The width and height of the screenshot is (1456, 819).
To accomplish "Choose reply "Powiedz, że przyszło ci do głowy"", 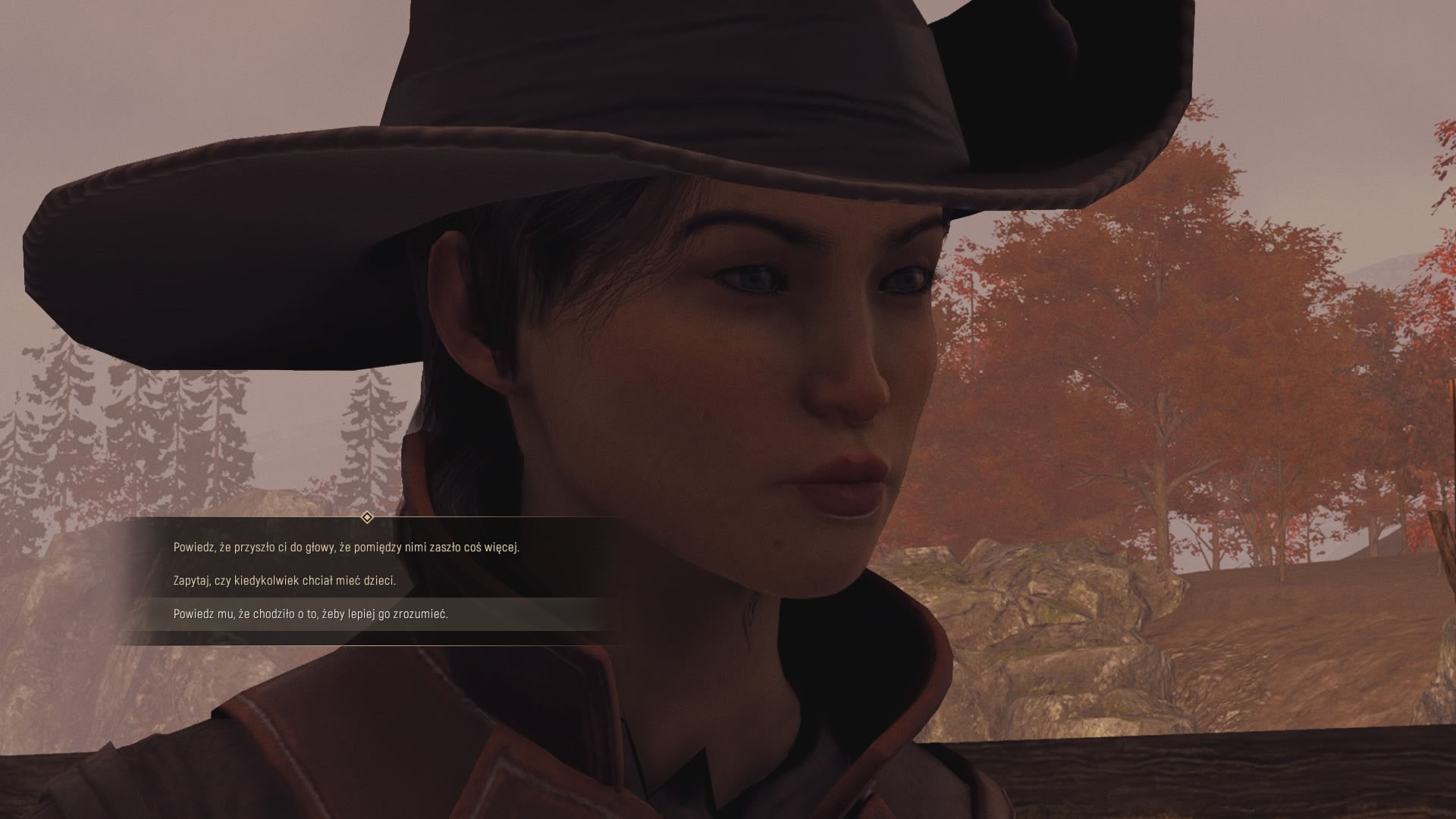I will [346, 547].
